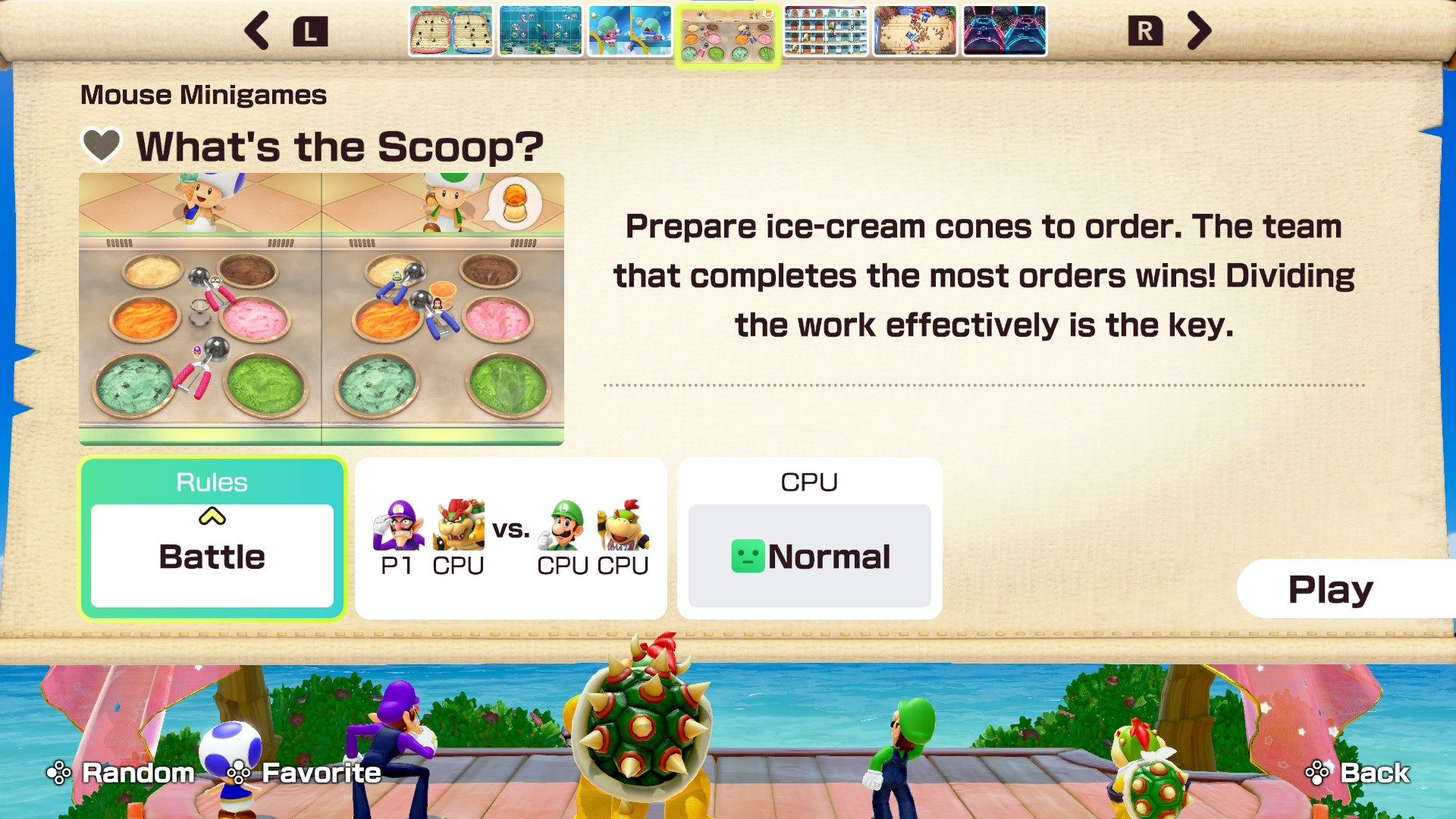Change the Rules selection from Battle
This screenshot has height=819, width=1456.
[212, 556]
